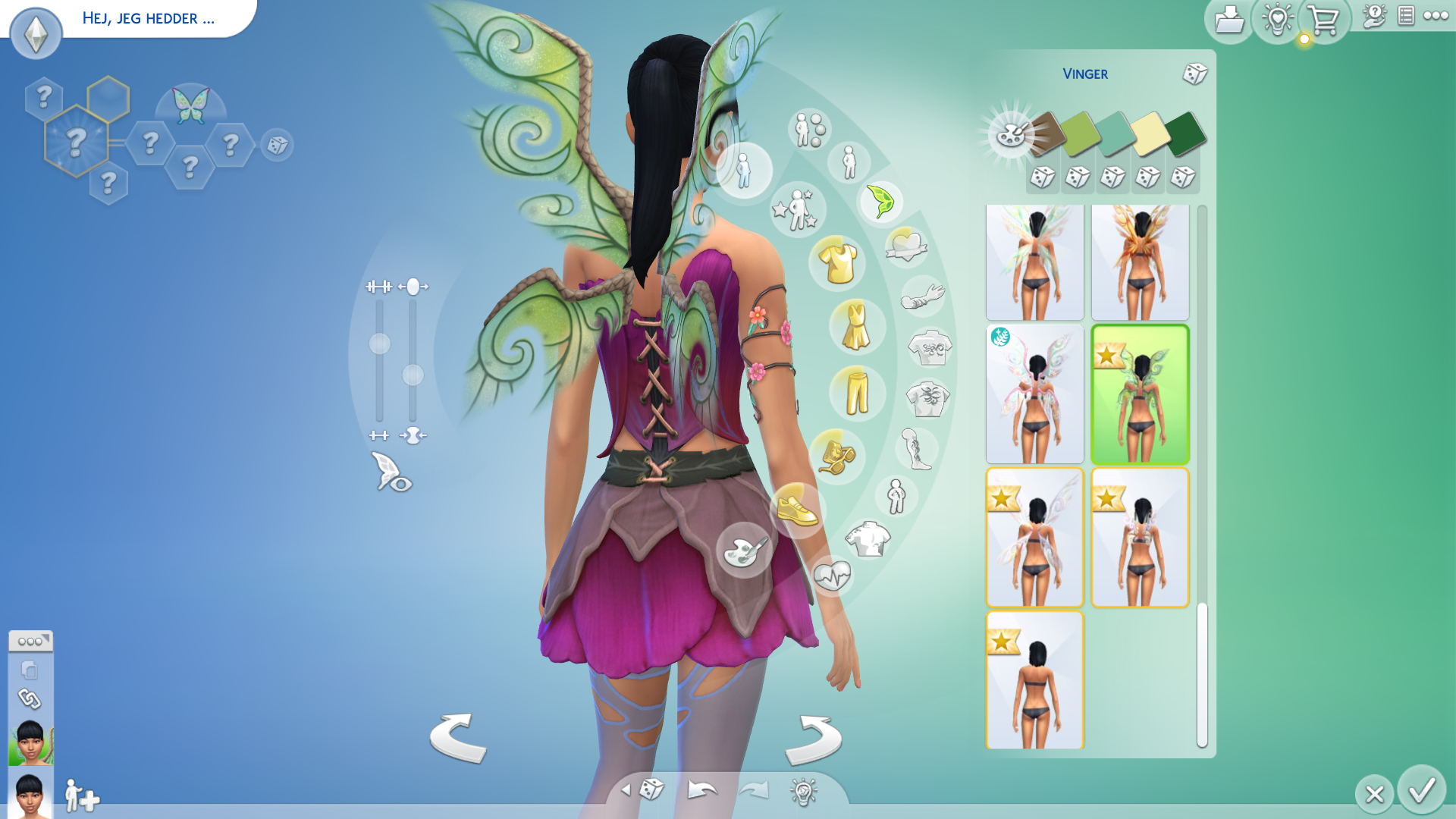The width and height of the screenshot is (1456, 819).
Task: Add a new Sim to household
Action: 82,796
